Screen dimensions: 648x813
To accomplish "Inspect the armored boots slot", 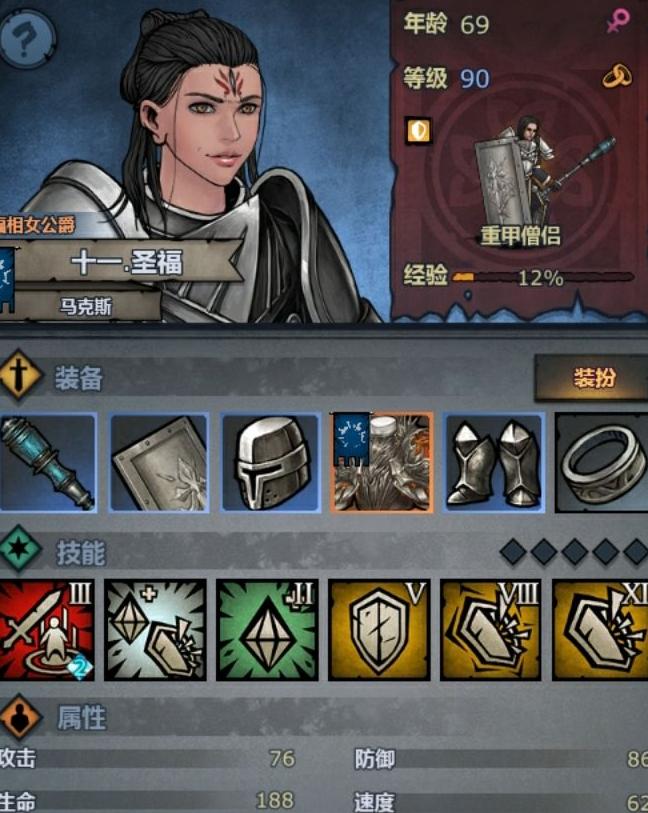I will coord(493,463).
